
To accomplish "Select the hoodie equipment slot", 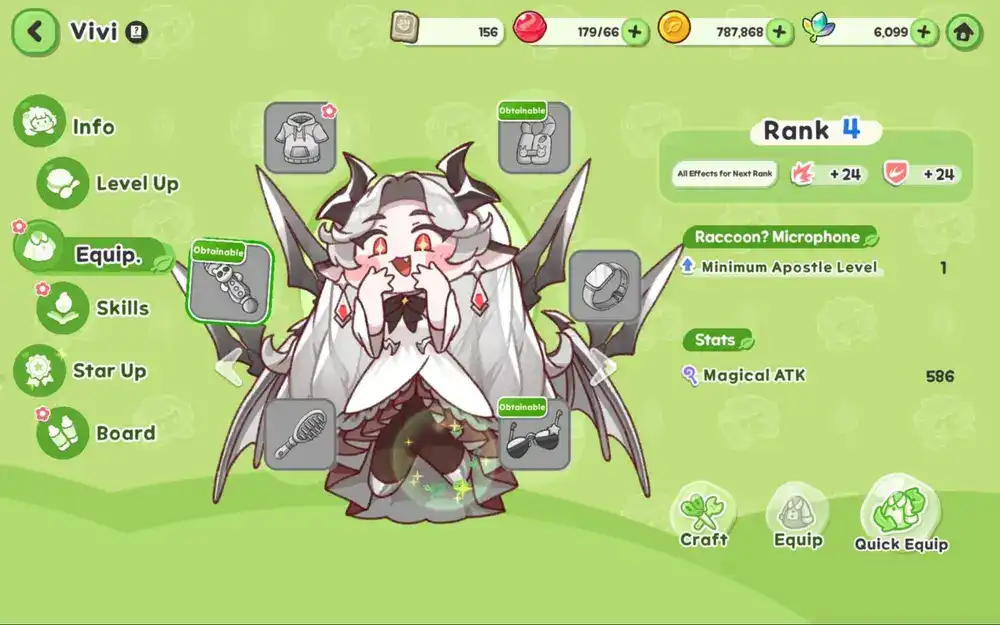I will tap(300, 138).
